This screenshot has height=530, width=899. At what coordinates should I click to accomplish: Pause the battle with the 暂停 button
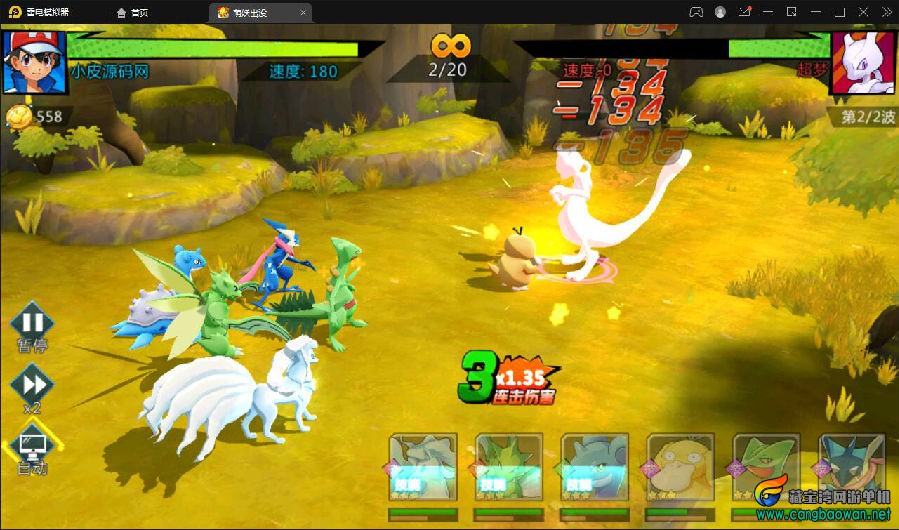32,324
